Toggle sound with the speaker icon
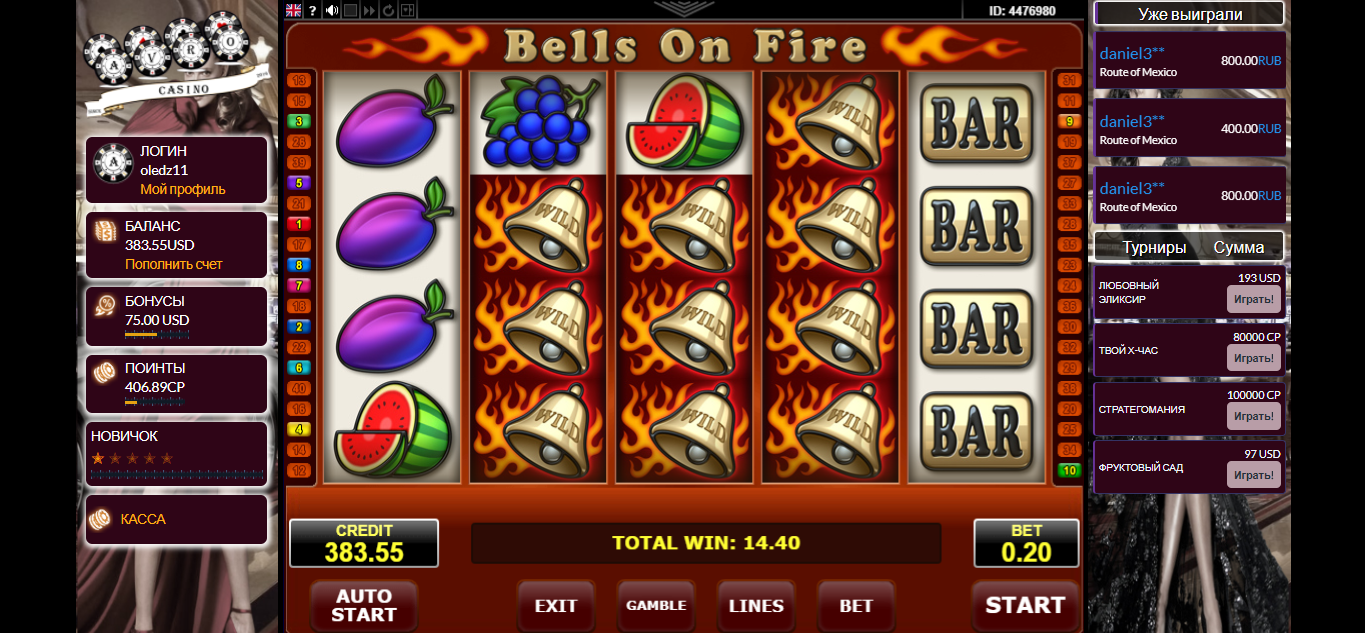1365x633 pixels. (x=332, y=10)
